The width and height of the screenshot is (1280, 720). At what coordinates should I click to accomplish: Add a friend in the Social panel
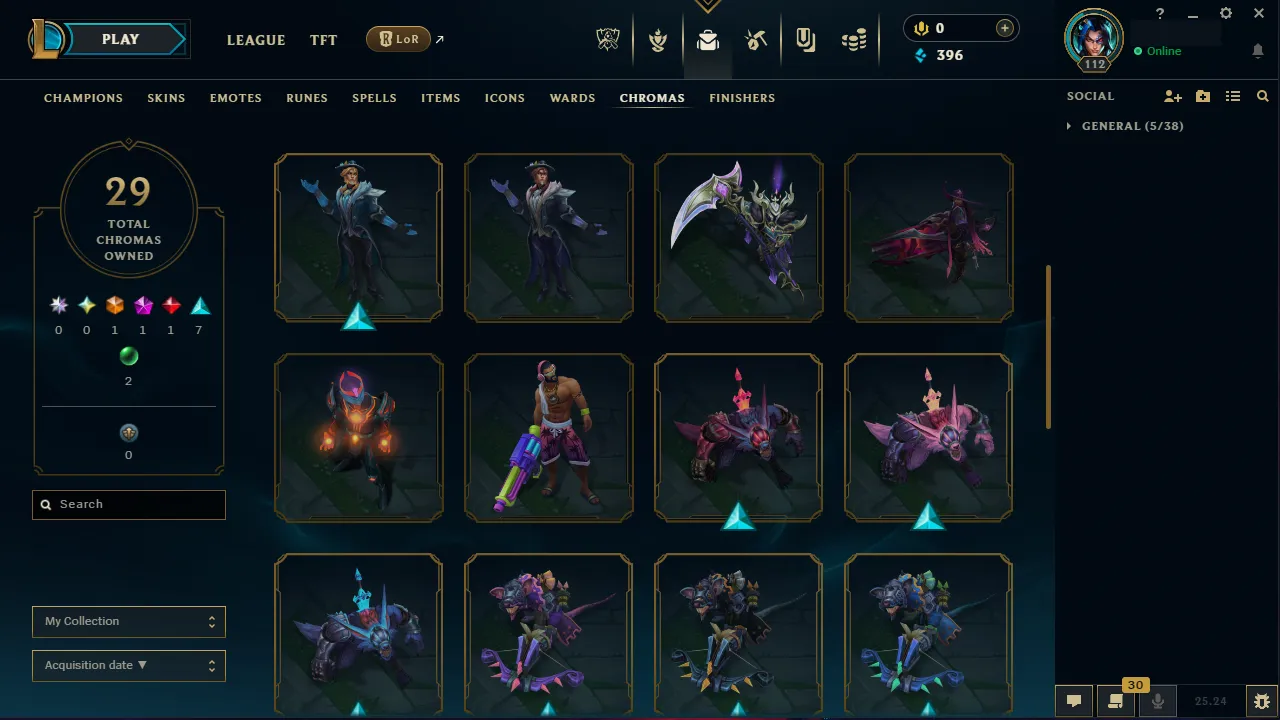pyautogui.click(x=1172, y=96)
